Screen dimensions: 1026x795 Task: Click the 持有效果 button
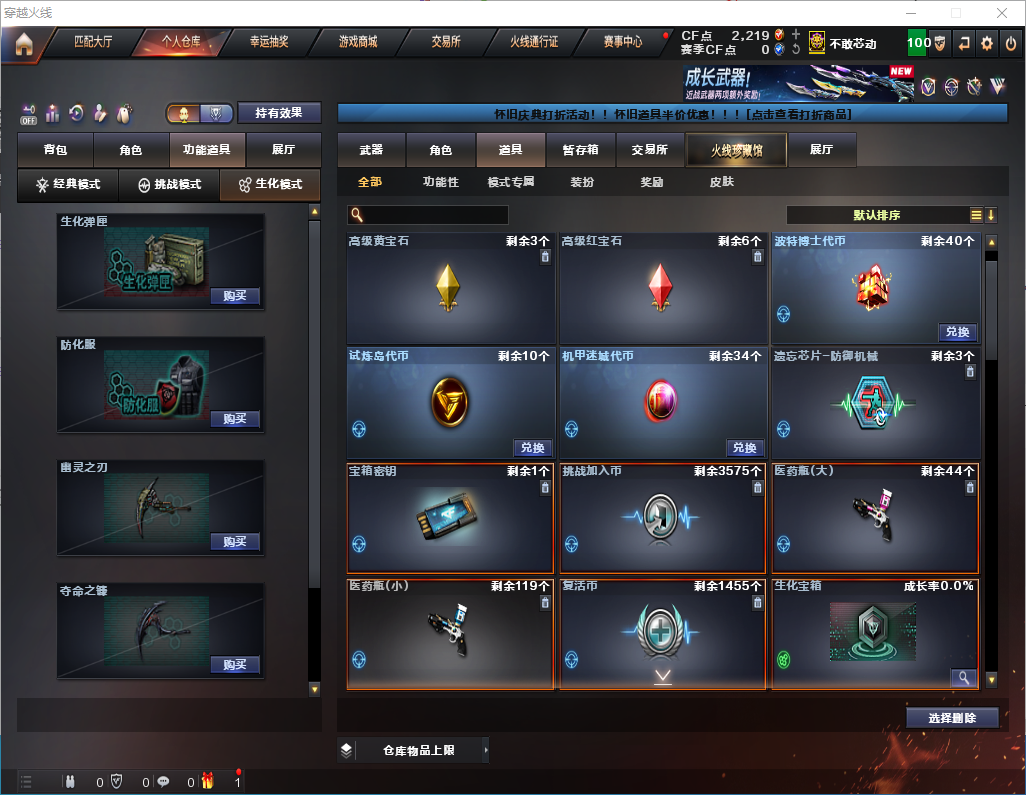[279, 113]
